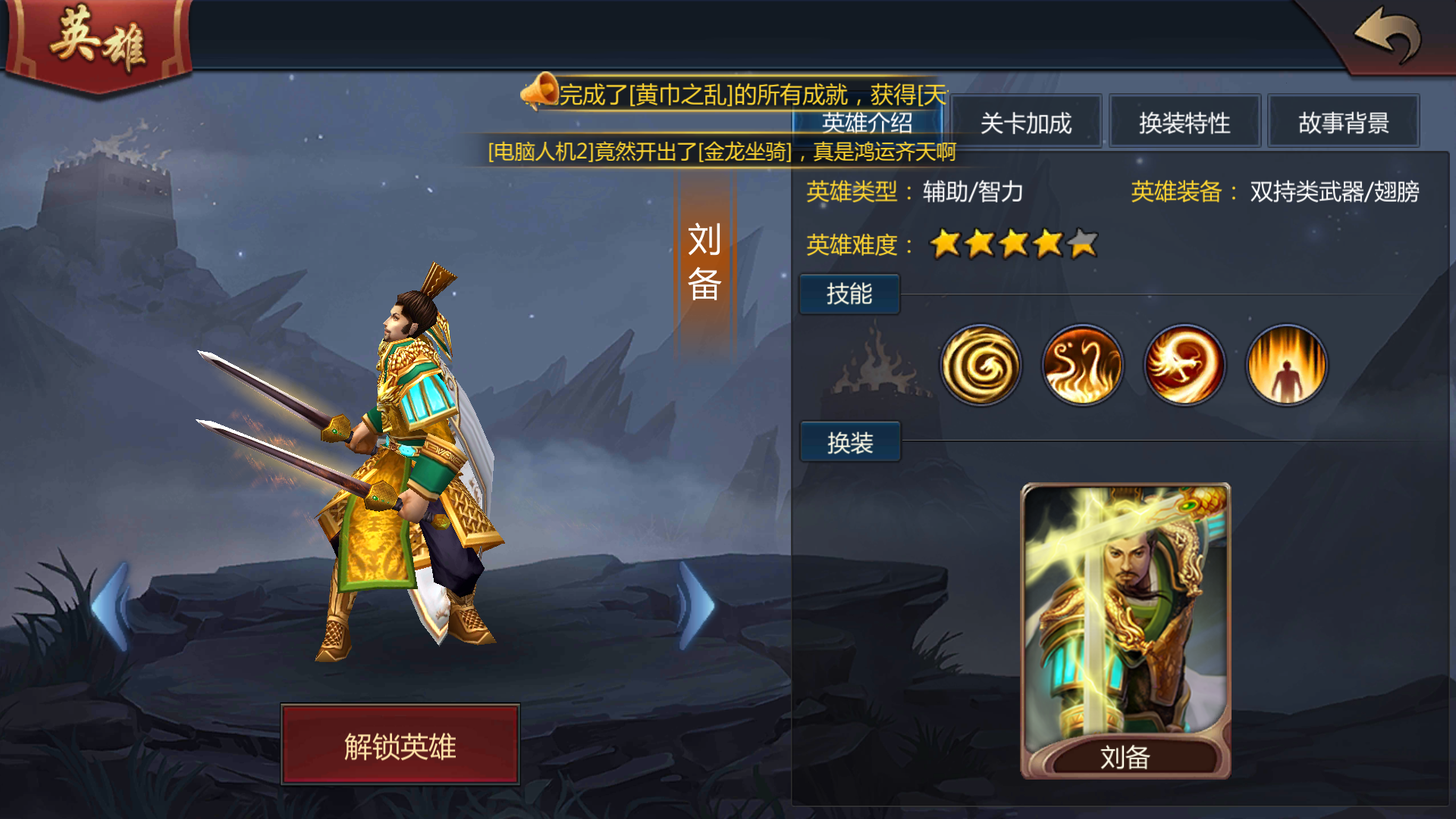Click the 技能 section label
This screenshot has width=1456, height=819.
pos(849,293)
